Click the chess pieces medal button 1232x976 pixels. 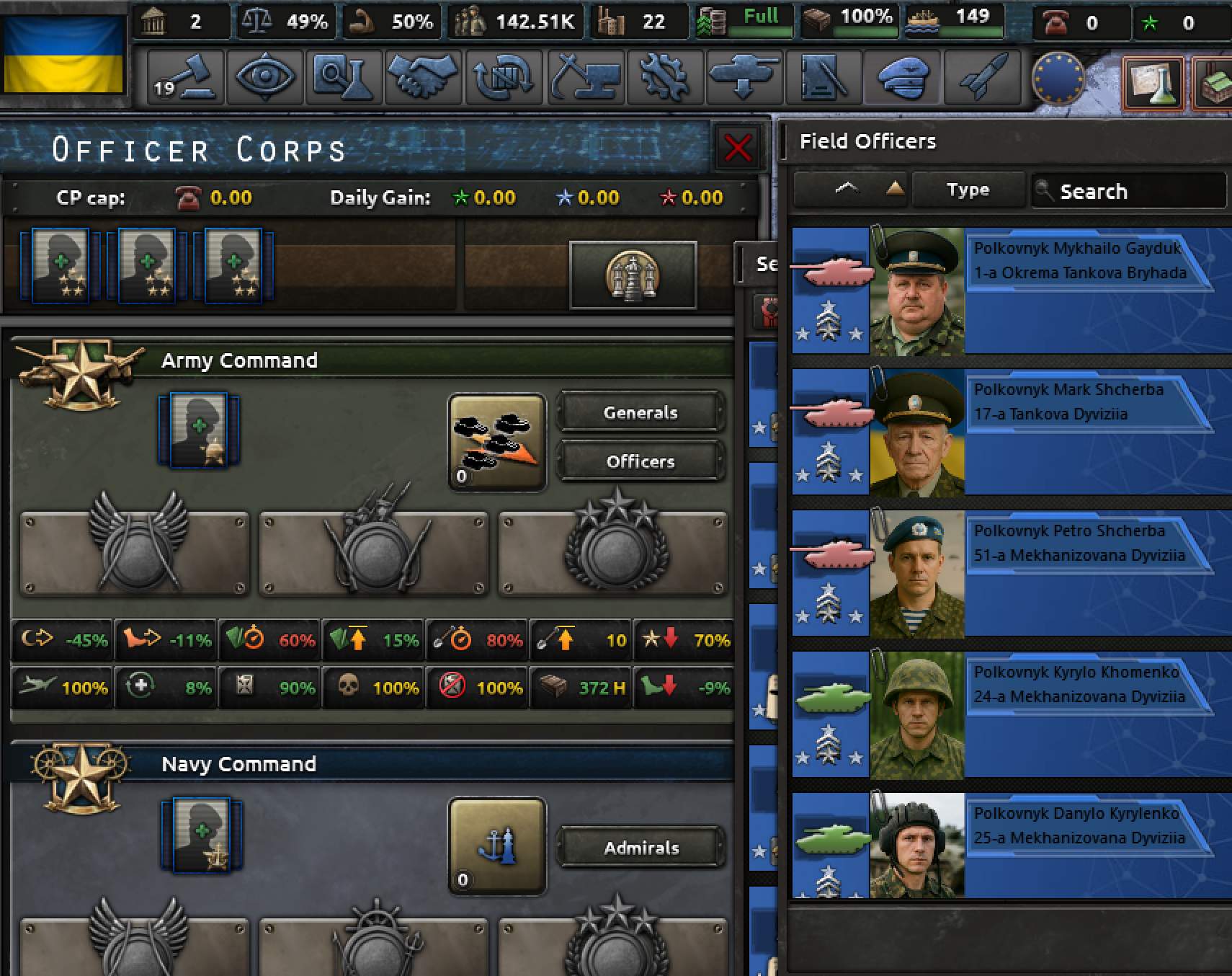pos(633,275)
